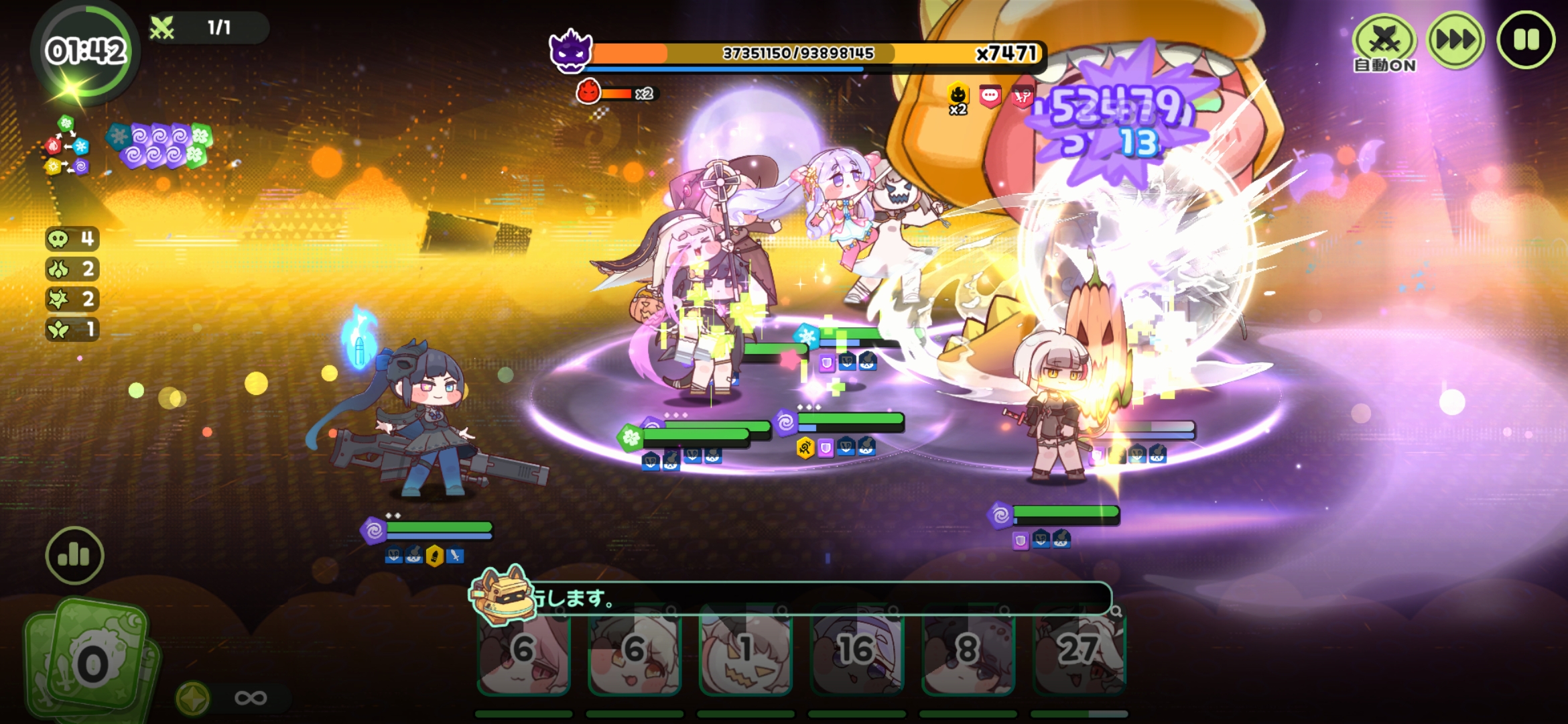The width and height of the screenshot is (1568, 724).
Task: Click the boss portrait icon
Action: pos(570,52)
